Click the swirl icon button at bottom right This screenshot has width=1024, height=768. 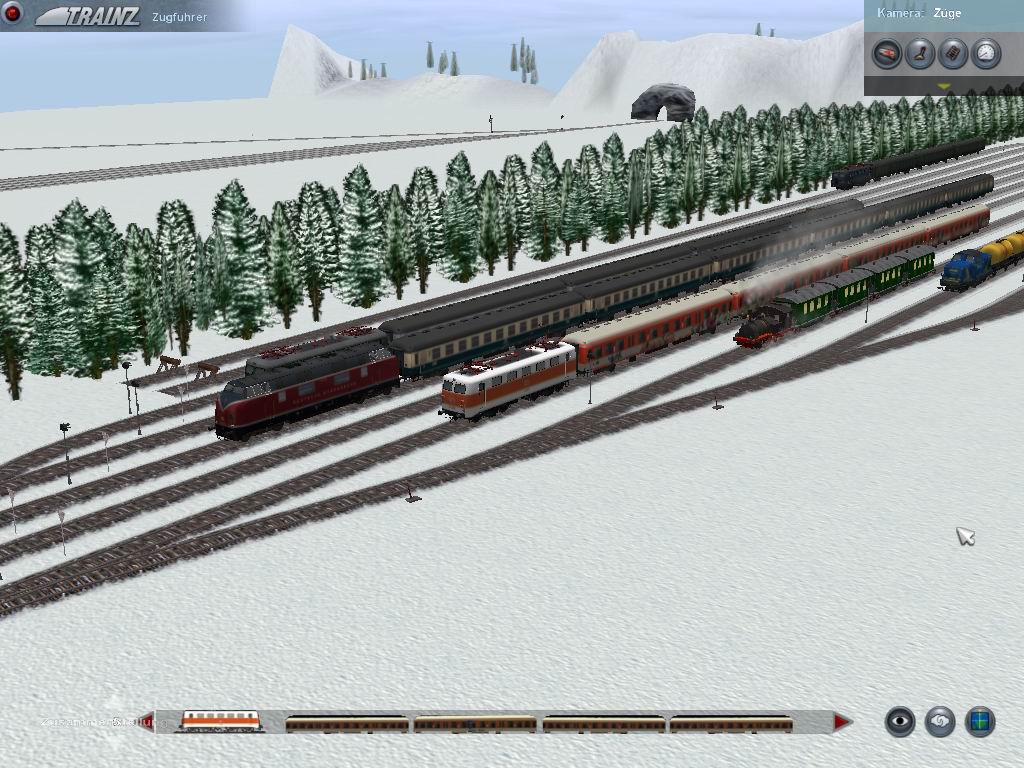pyautogui.click(x=940, y=721)
